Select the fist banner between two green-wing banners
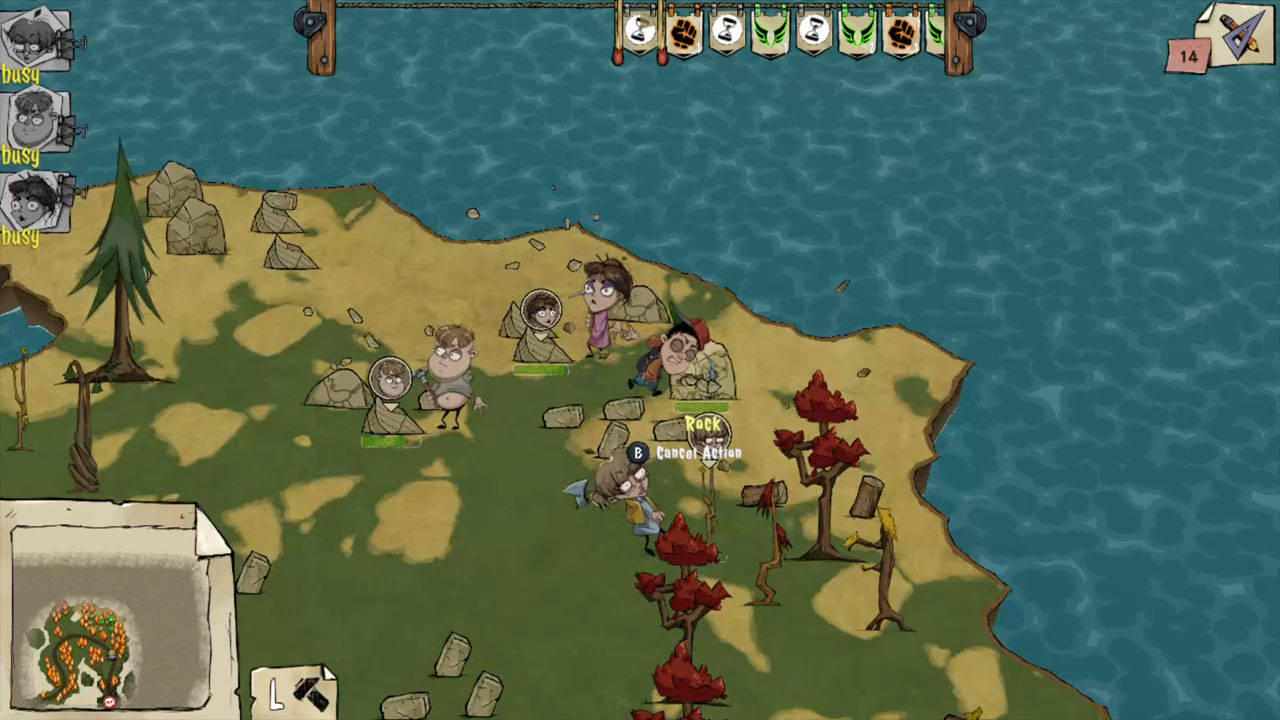This screenshot has width=1280, height=720. 901,33
